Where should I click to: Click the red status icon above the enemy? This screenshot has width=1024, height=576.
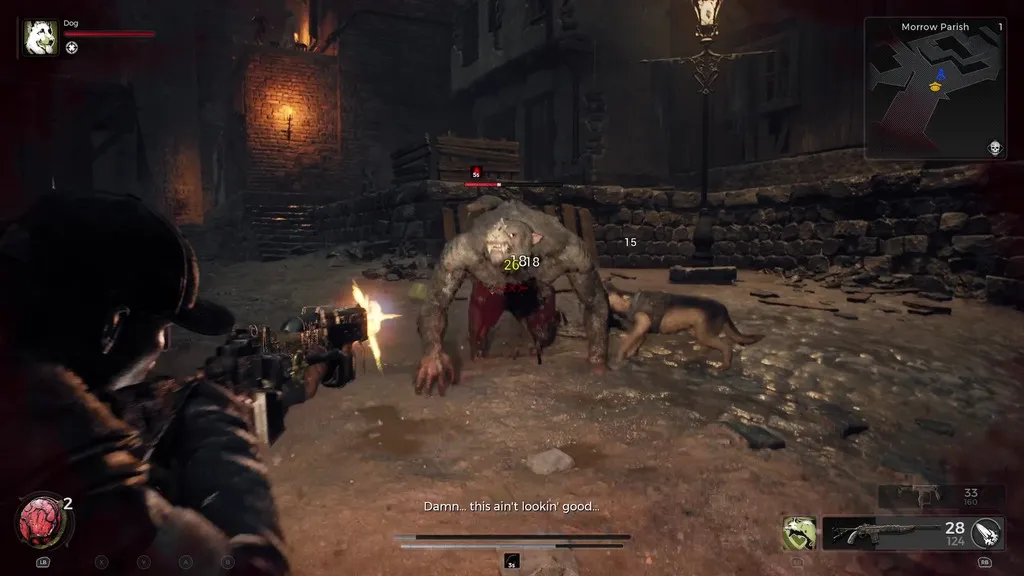pos(476,172)
